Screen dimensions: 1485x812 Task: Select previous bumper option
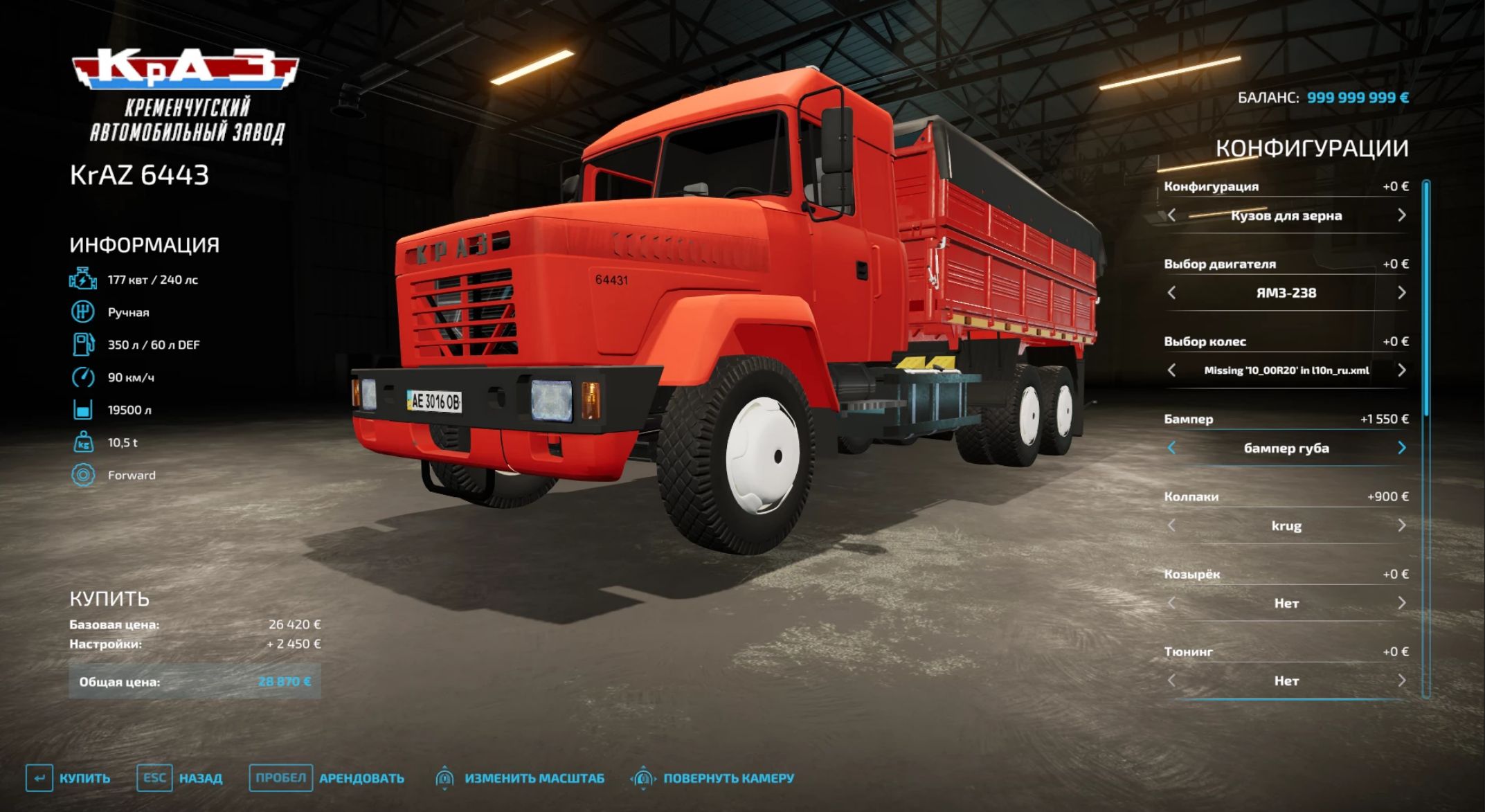[1171, 448]
